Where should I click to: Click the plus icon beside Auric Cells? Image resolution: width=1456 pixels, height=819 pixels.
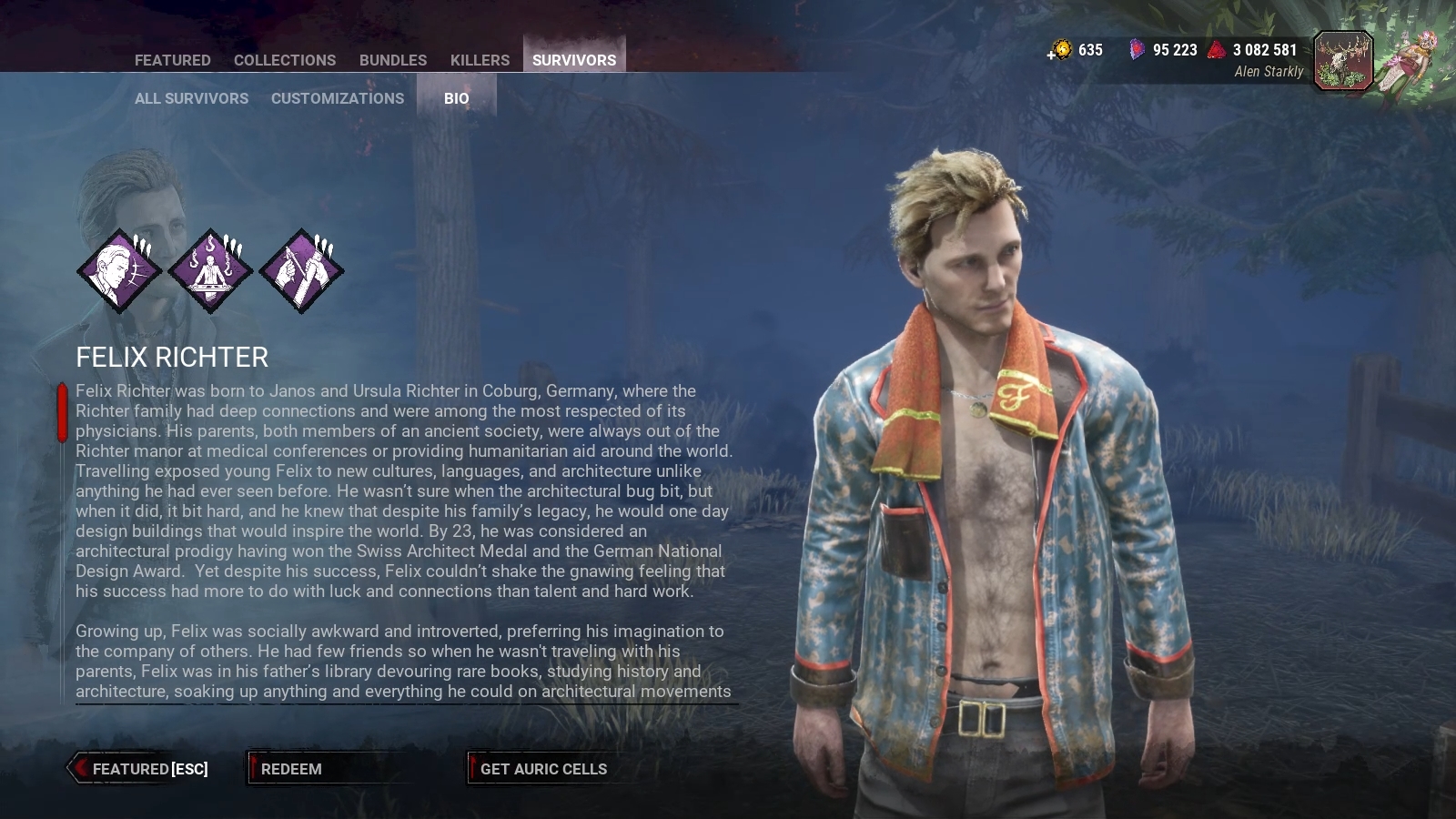[x=1052, y=55]
